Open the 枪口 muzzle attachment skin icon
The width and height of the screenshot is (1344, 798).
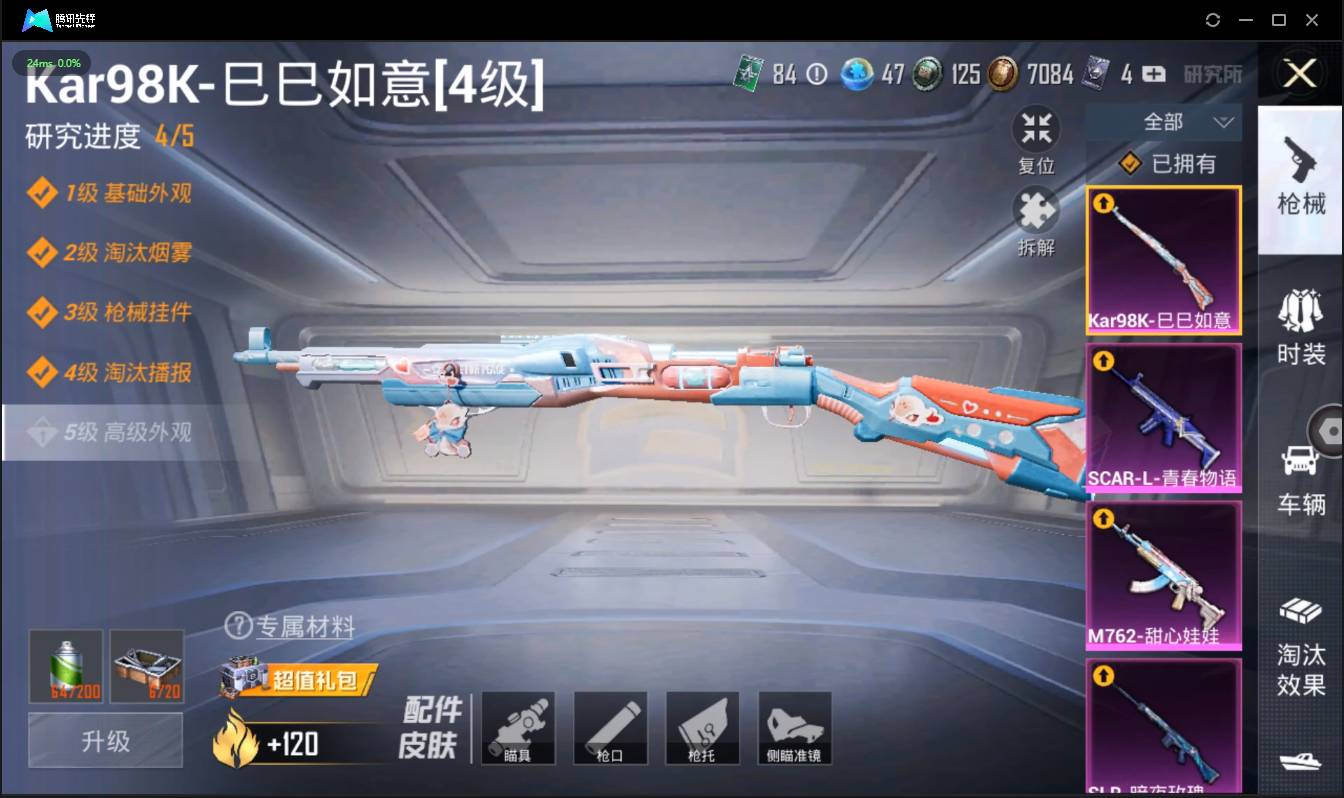pyautogui.click(x=610, y=728)
